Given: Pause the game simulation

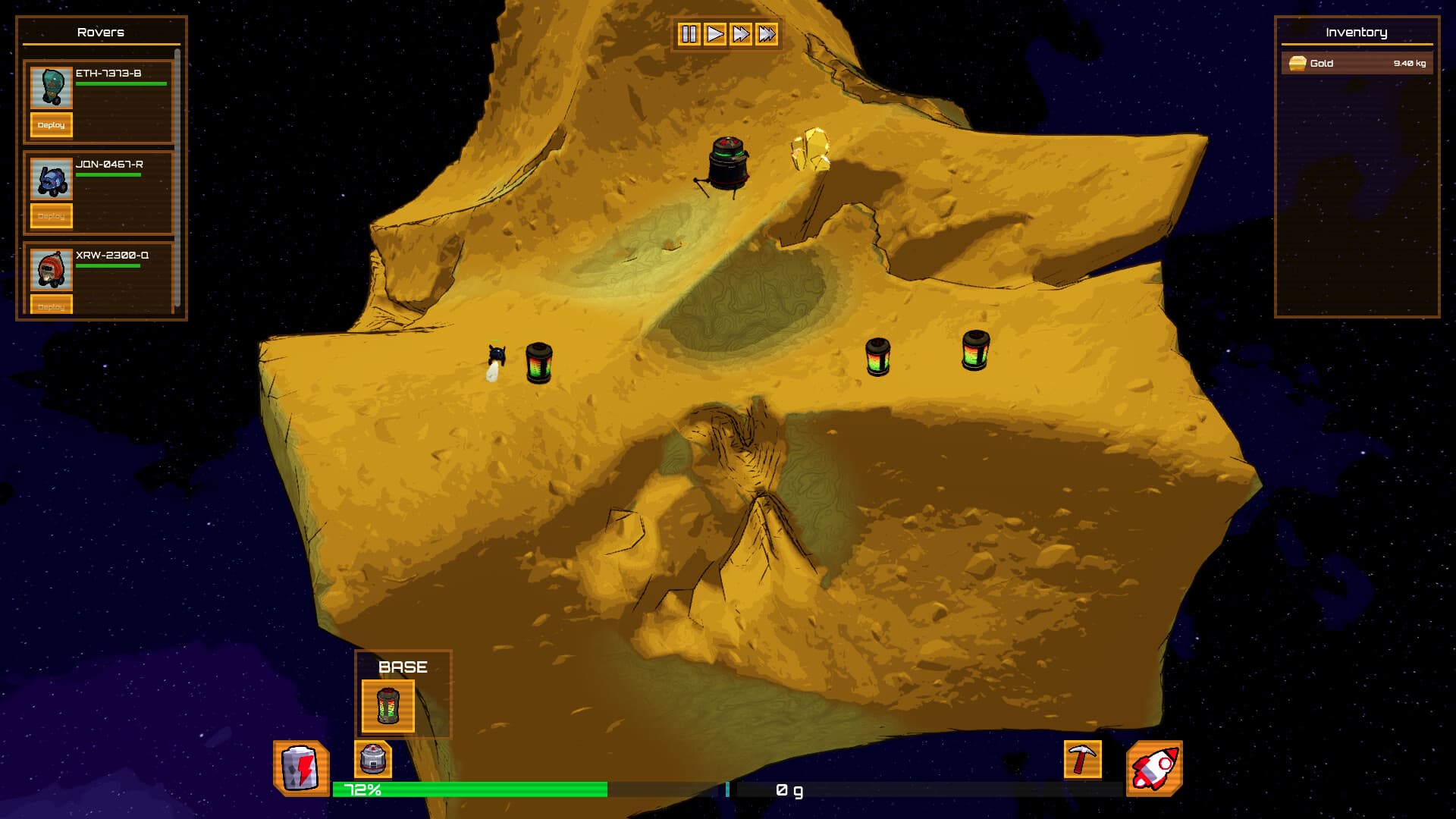Looking at the screenshot, I should (x=689, y=33).
